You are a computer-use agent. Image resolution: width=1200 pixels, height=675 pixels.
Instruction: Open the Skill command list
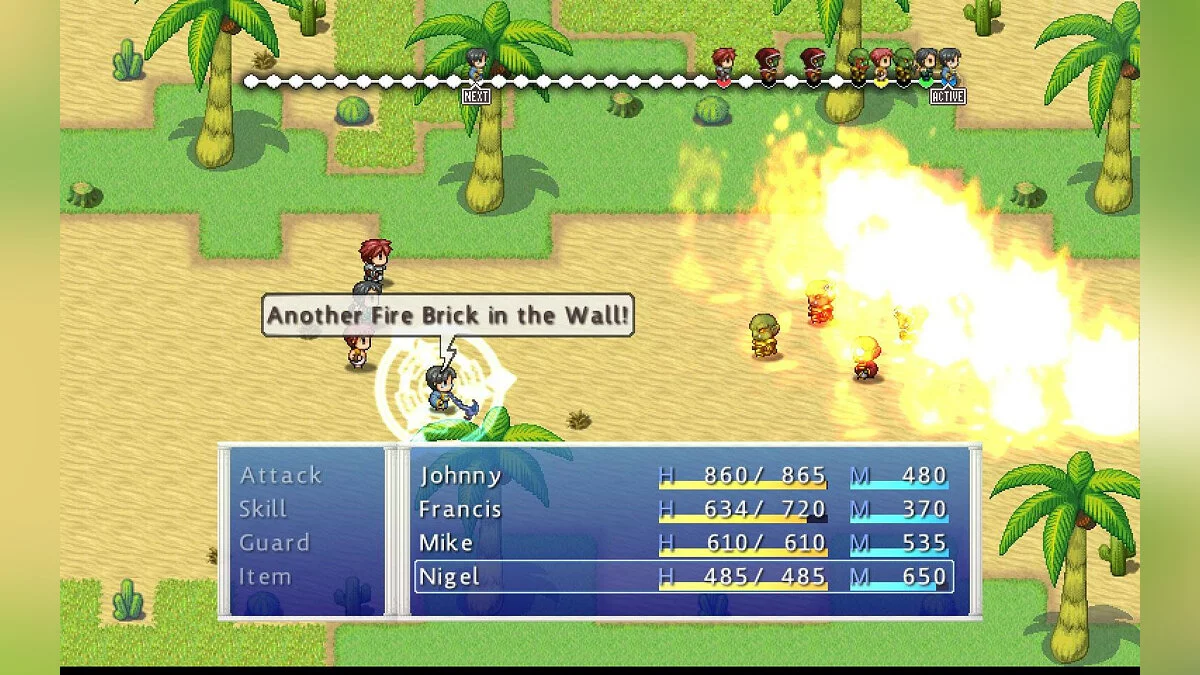263,509
